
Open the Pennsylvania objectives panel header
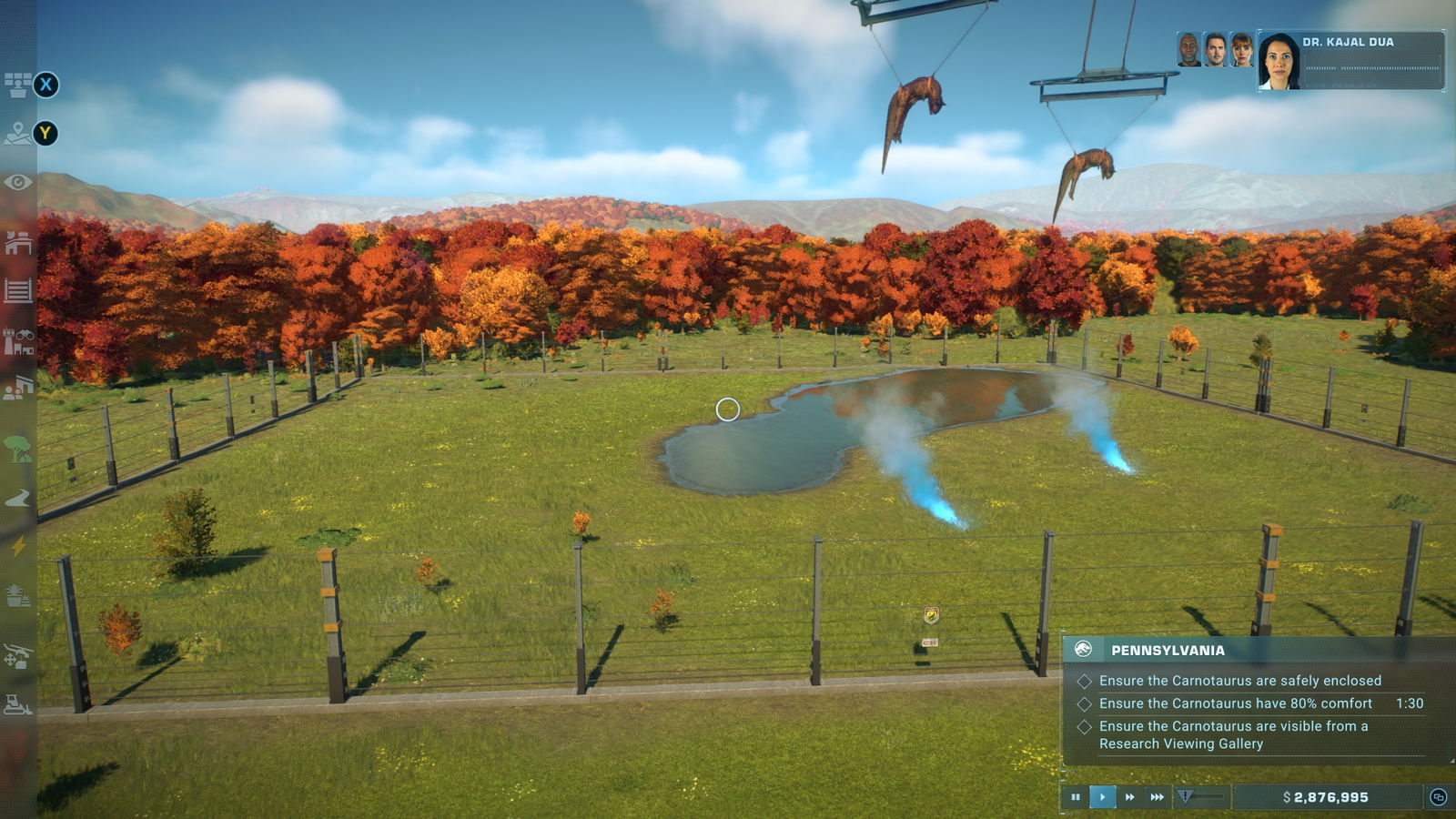coord(1168,650)
